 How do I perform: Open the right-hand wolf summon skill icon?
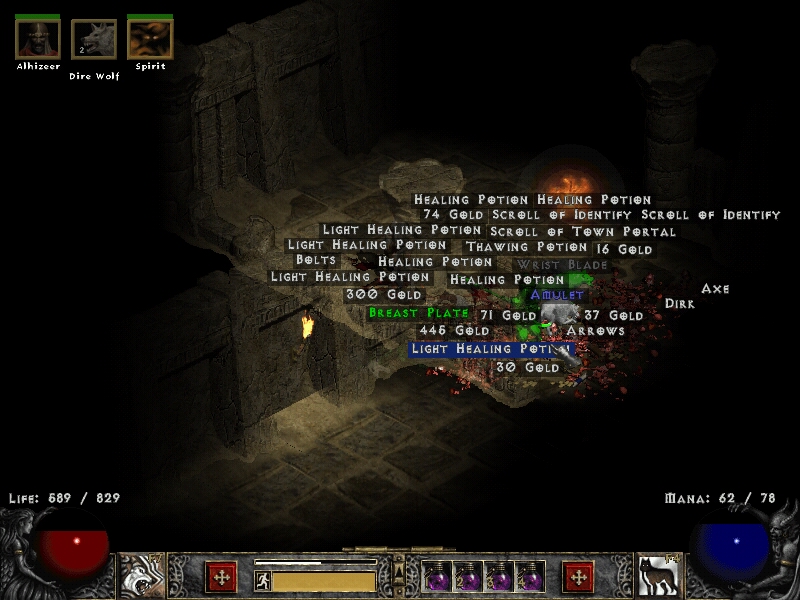pos(656,574)
